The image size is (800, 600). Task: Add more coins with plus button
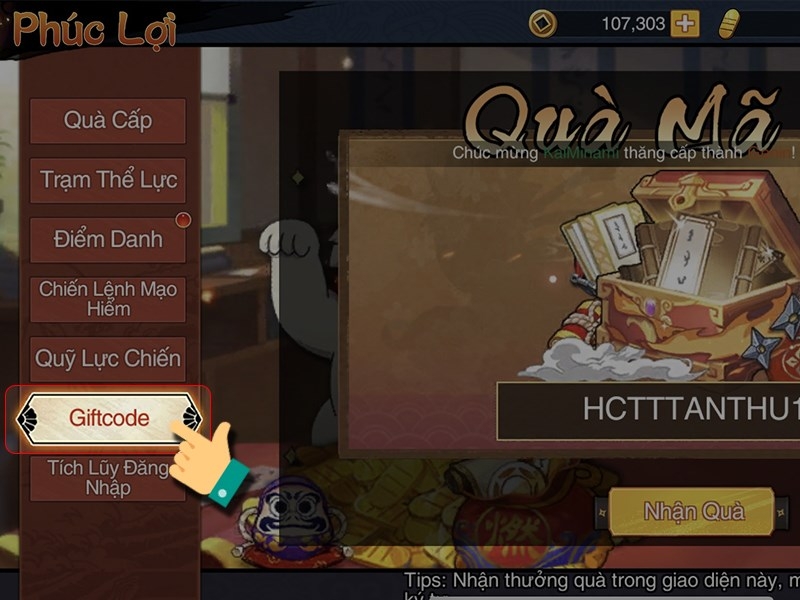[x=685, y=23]
